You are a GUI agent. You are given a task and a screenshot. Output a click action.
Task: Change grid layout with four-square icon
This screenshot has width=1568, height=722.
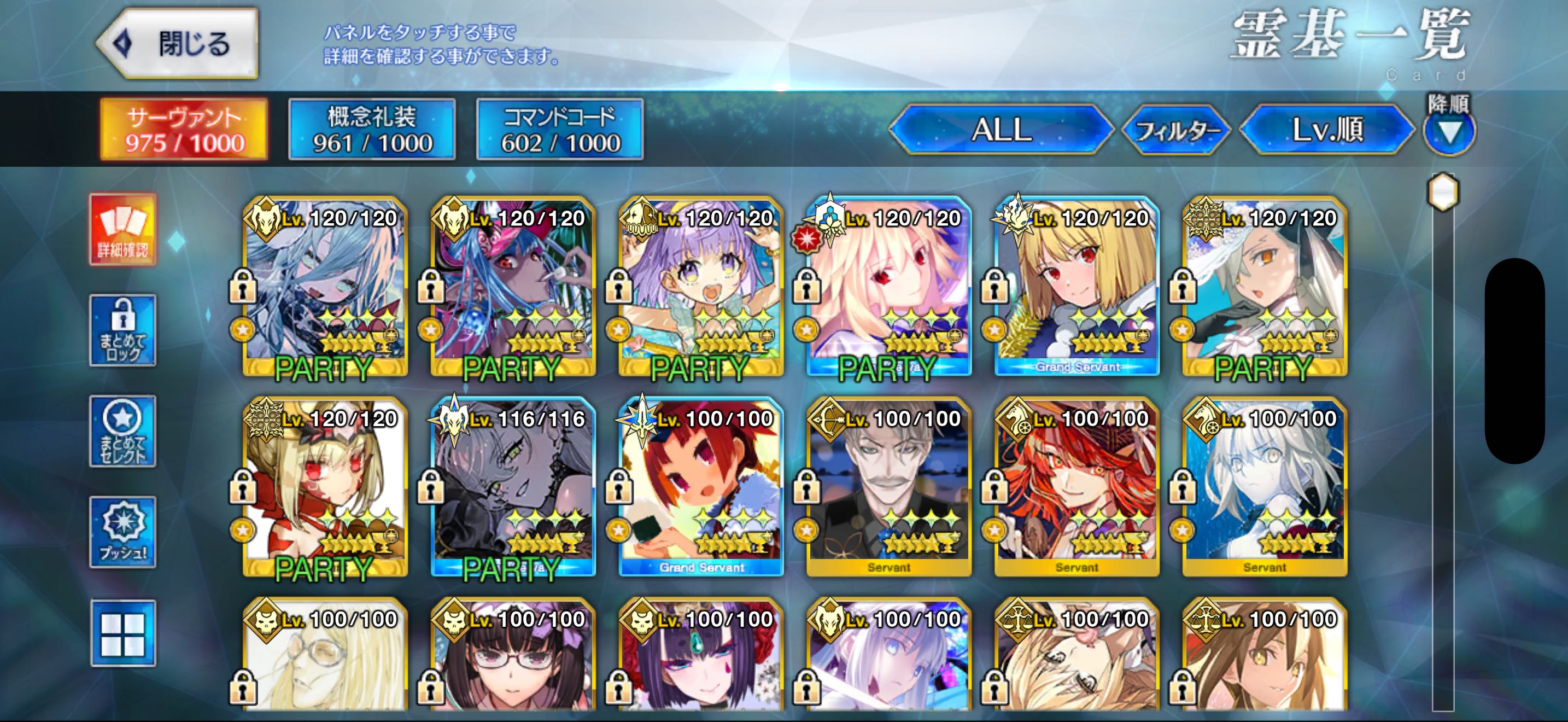123,633
